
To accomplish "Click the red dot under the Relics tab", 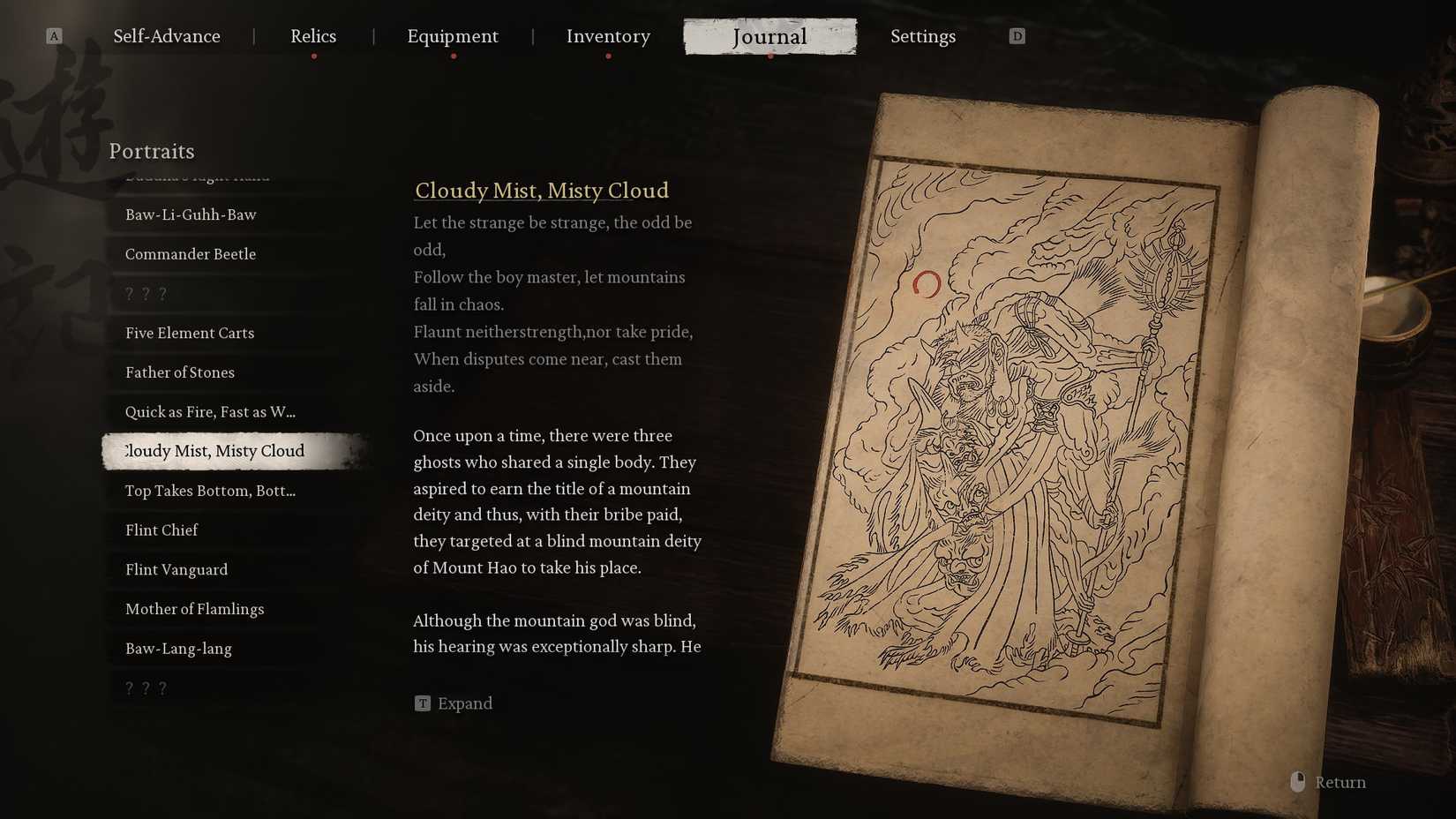I will pos(313,54).
